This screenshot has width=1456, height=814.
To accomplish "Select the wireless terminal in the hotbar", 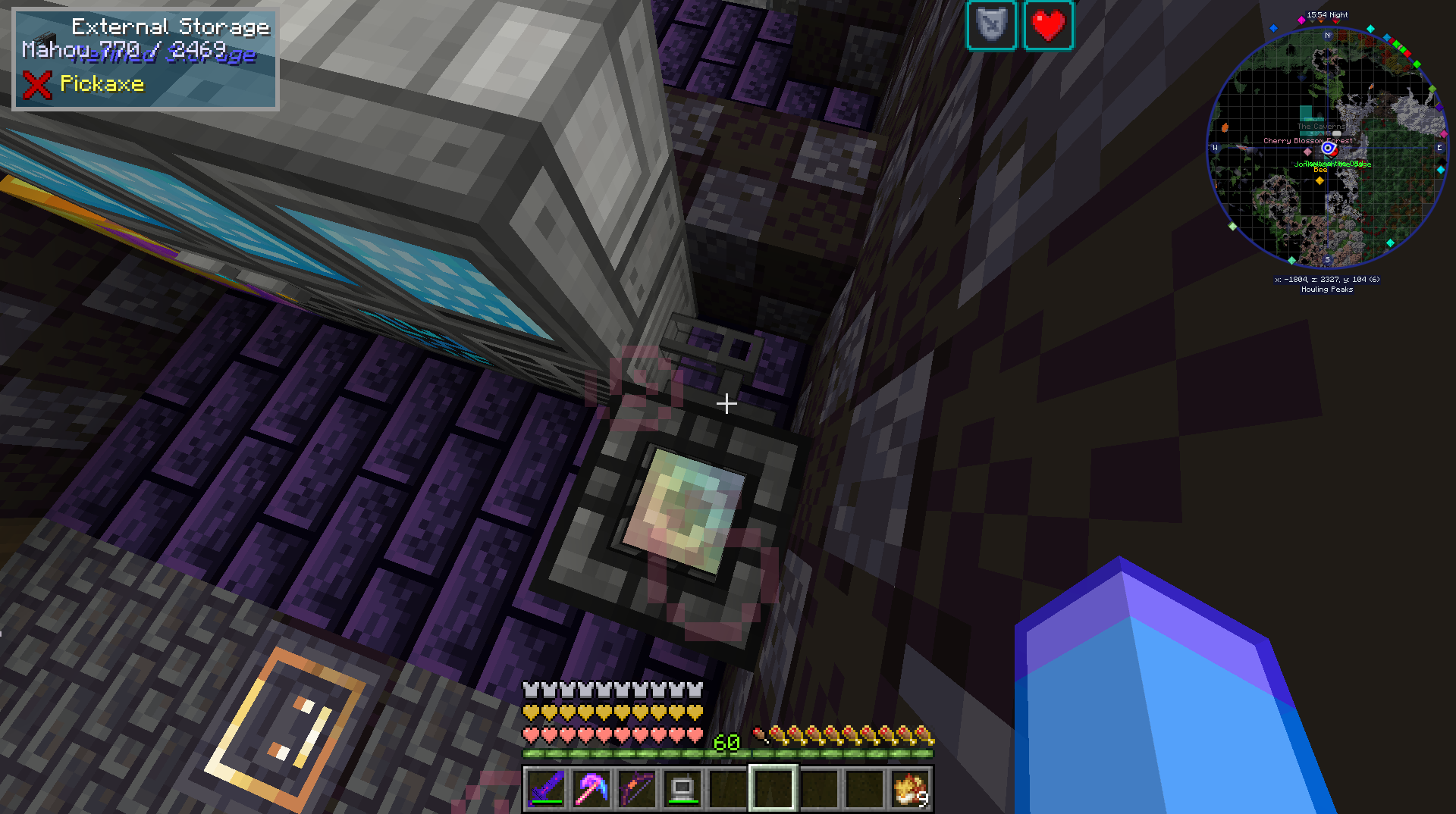I will pyautogui.click(x=682, y=788).
